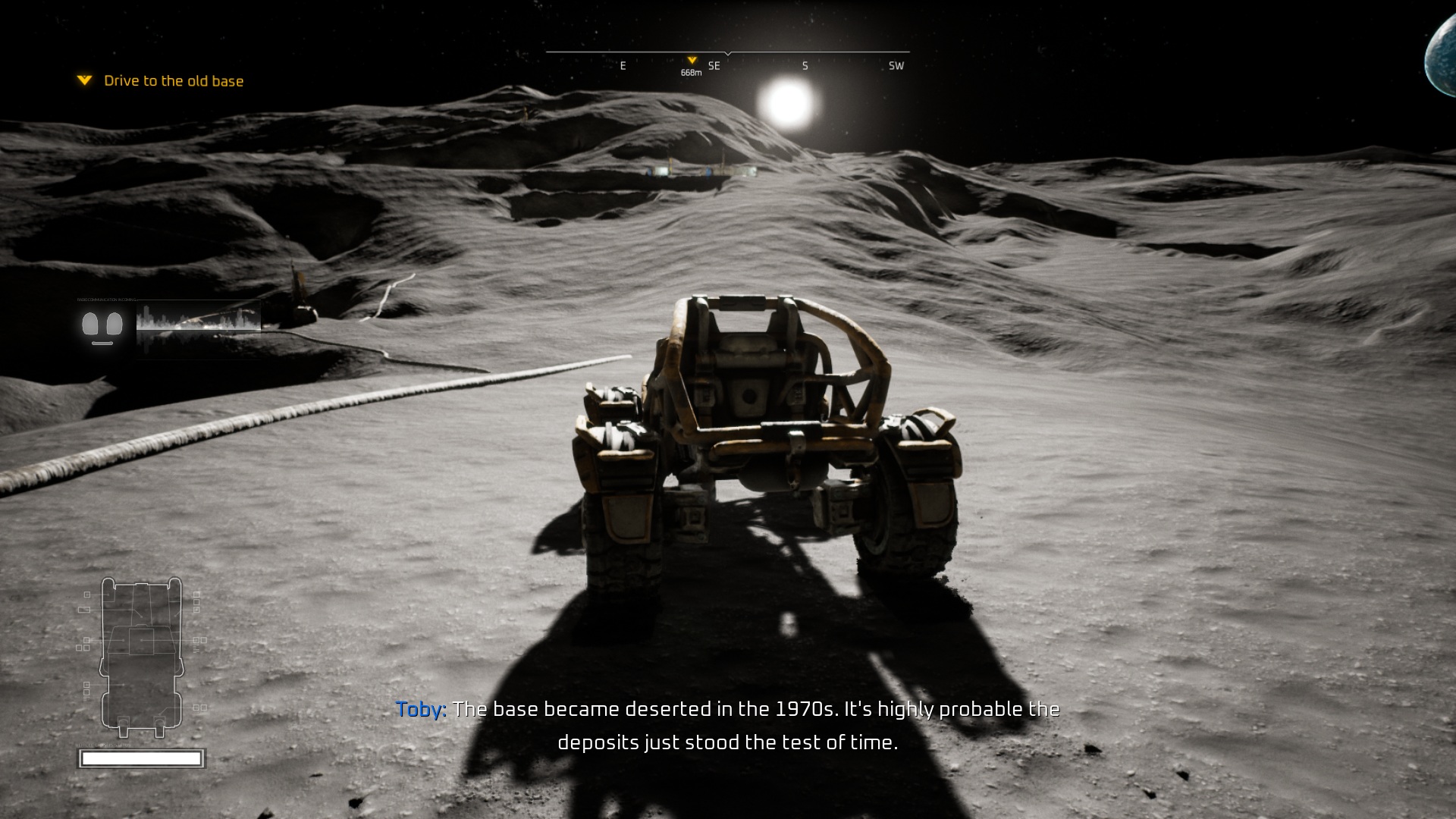The image size is (1456, 819).
Task: Click the yellow waypoint marker on the compass
Action: point(692,61)
